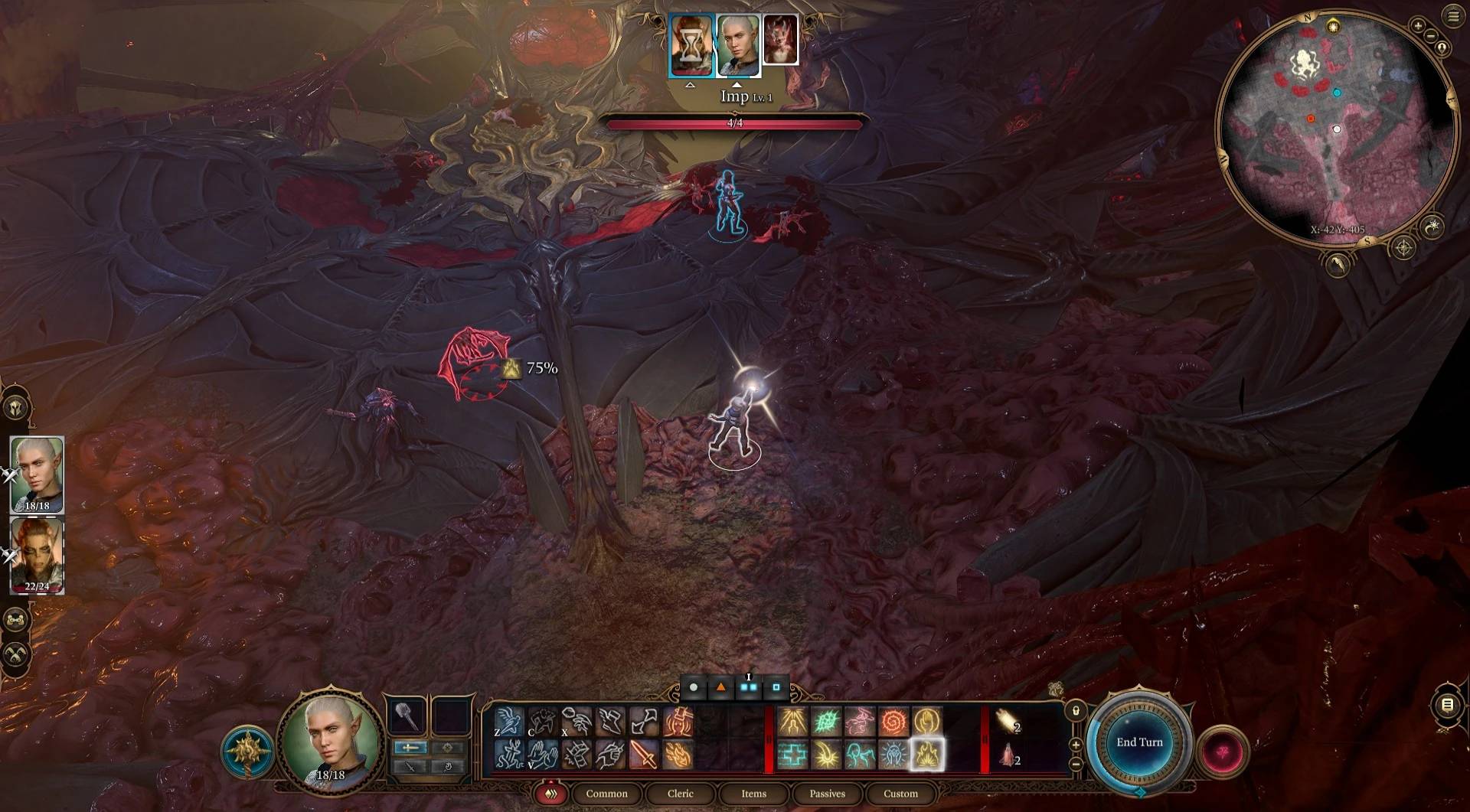Select the orc companion's party portrait
Viewport: 1470px width, 812px height.
point(37,555)
